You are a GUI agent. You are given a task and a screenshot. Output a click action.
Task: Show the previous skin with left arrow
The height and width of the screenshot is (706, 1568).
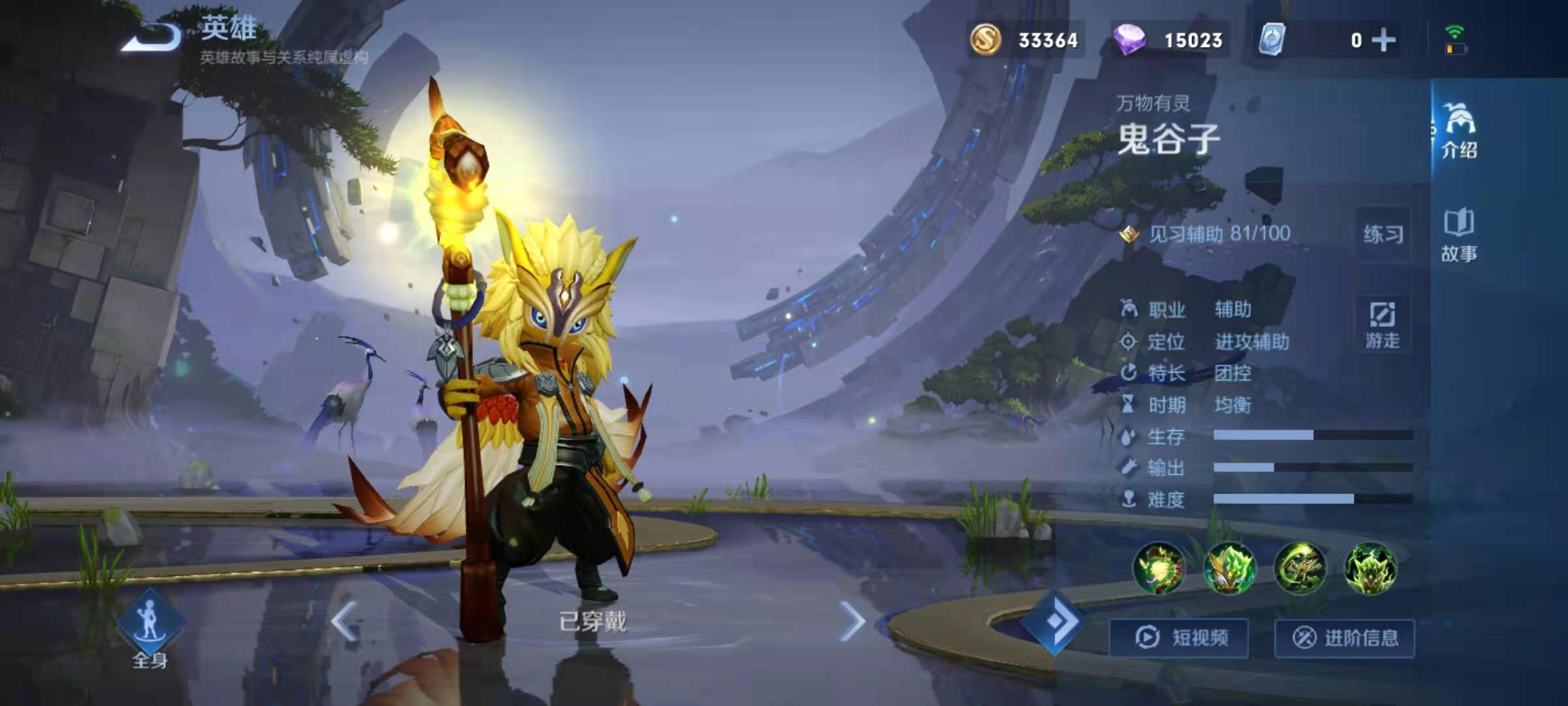[x=344, y=621]
